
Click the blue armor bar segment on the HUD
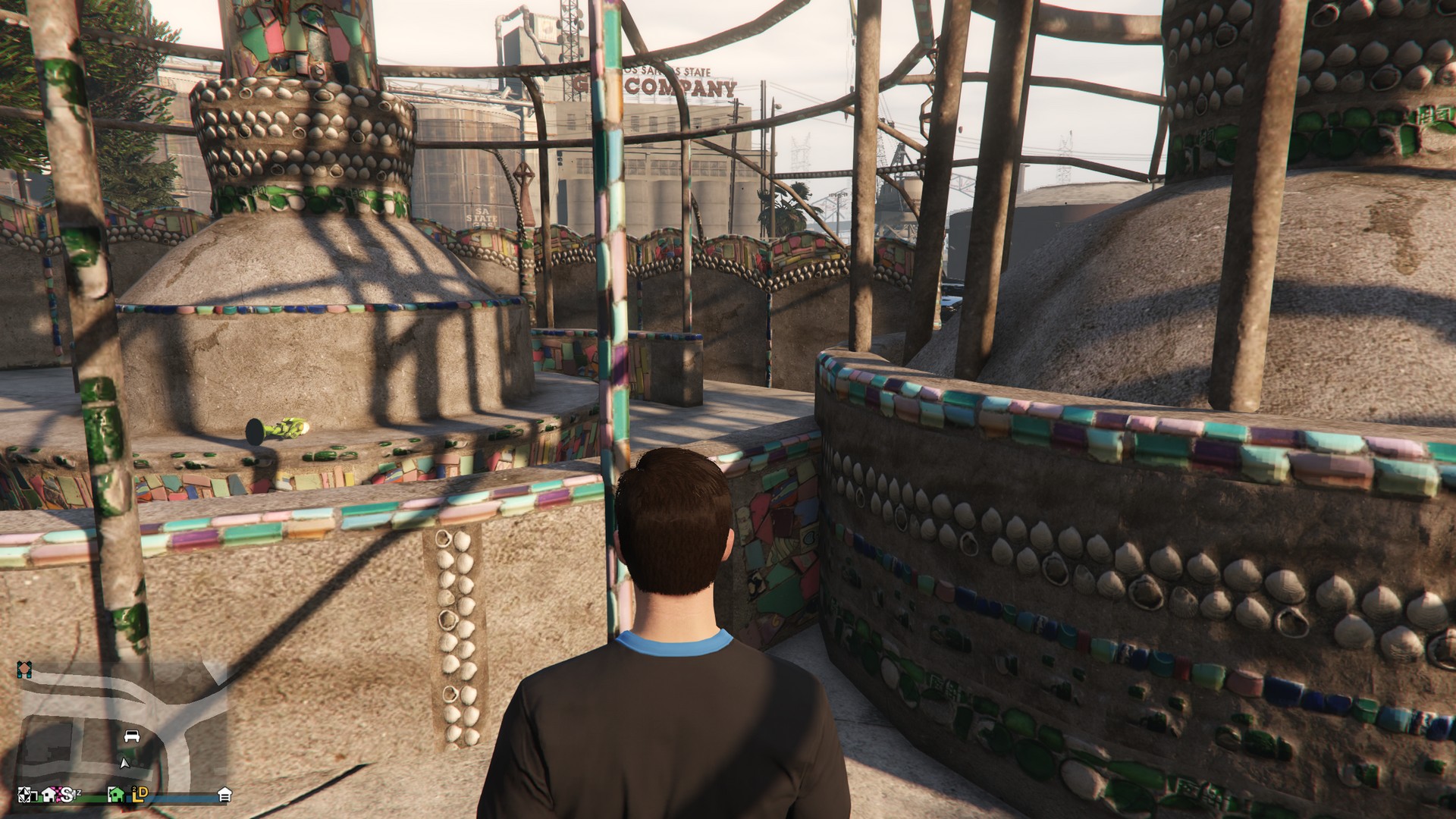coord(177,797)
